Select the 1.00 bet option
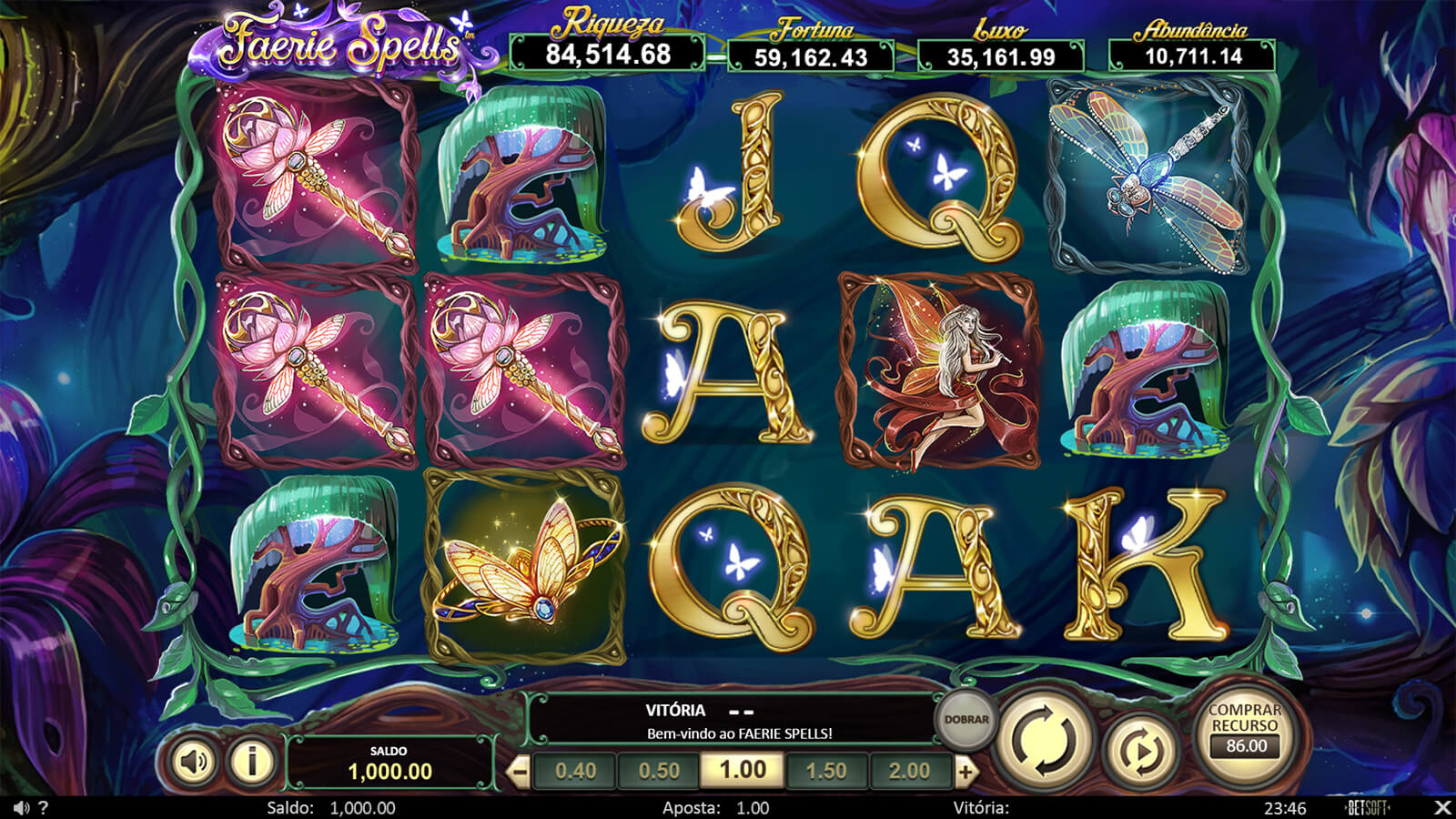The width and height of the screenshot is (1456, 819). point(743,771)
